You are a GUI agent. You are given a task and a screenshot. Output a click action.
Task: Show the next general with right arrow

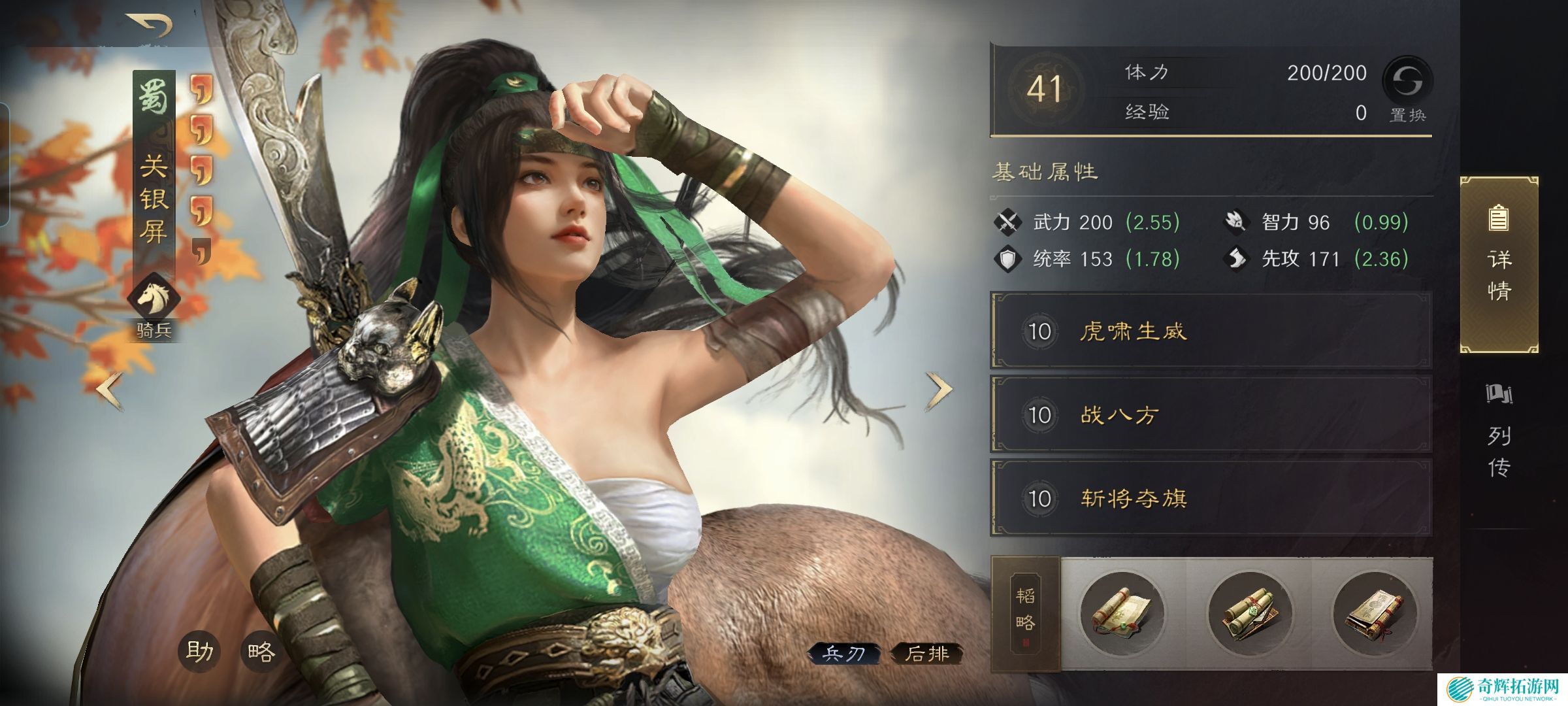[939, 391]
